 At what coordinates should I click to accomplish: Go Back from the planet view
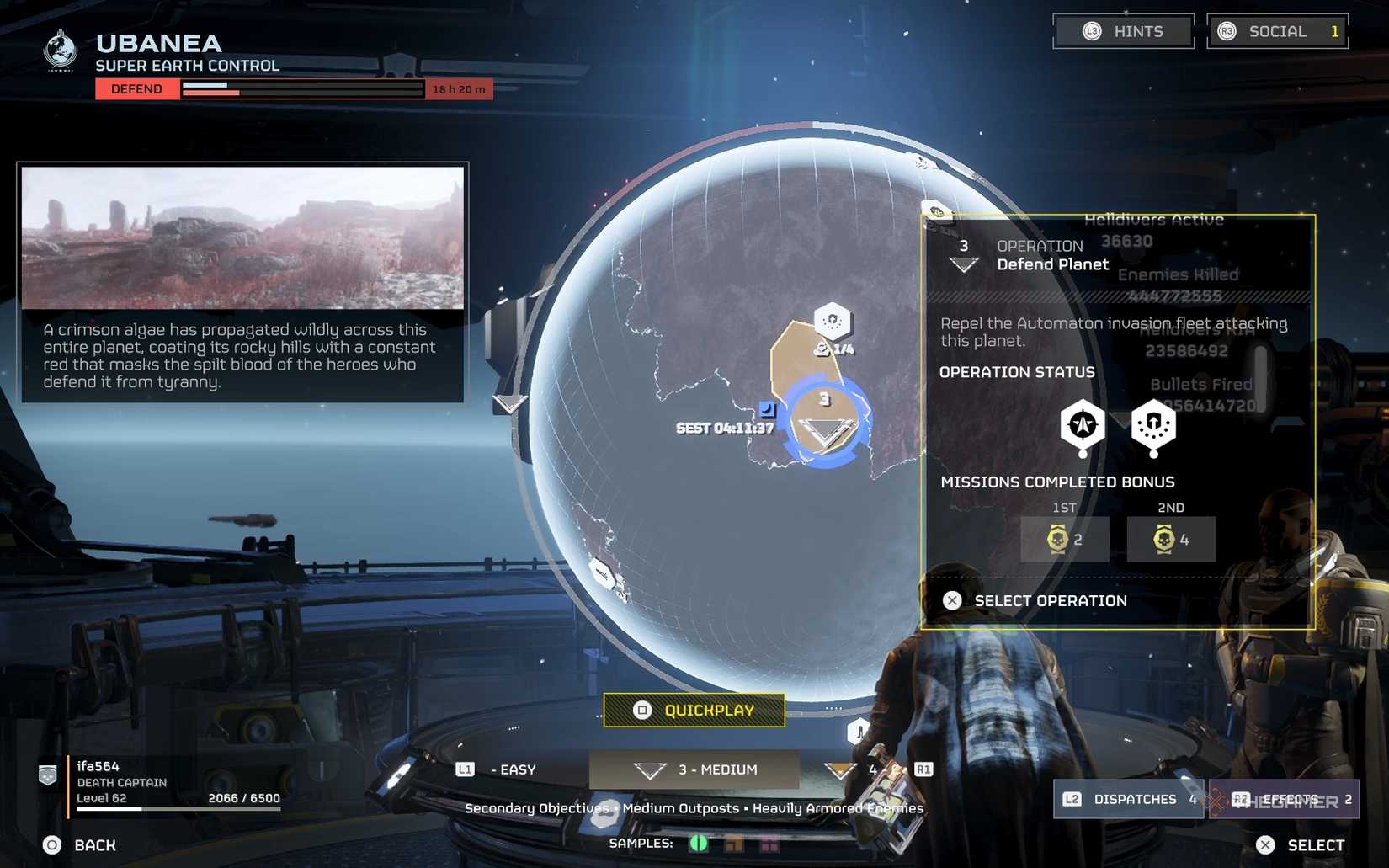(x=81, y=845)
